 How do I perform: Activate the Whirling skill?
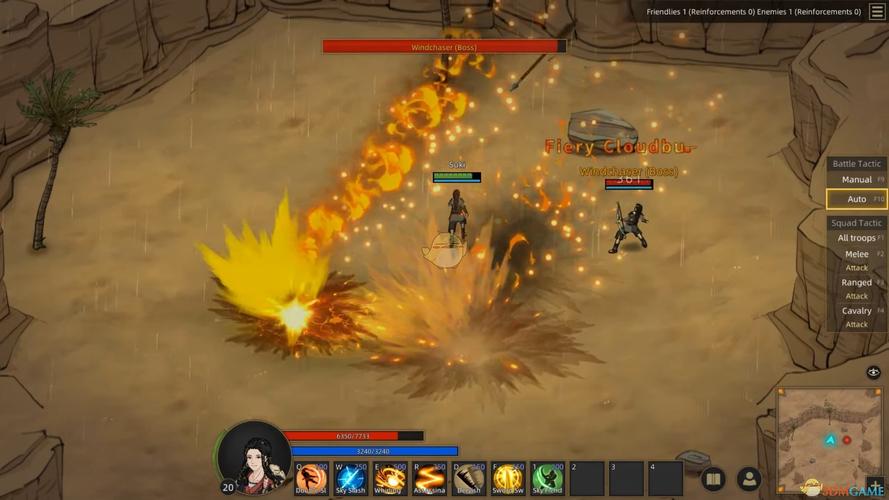click(390, 479)
